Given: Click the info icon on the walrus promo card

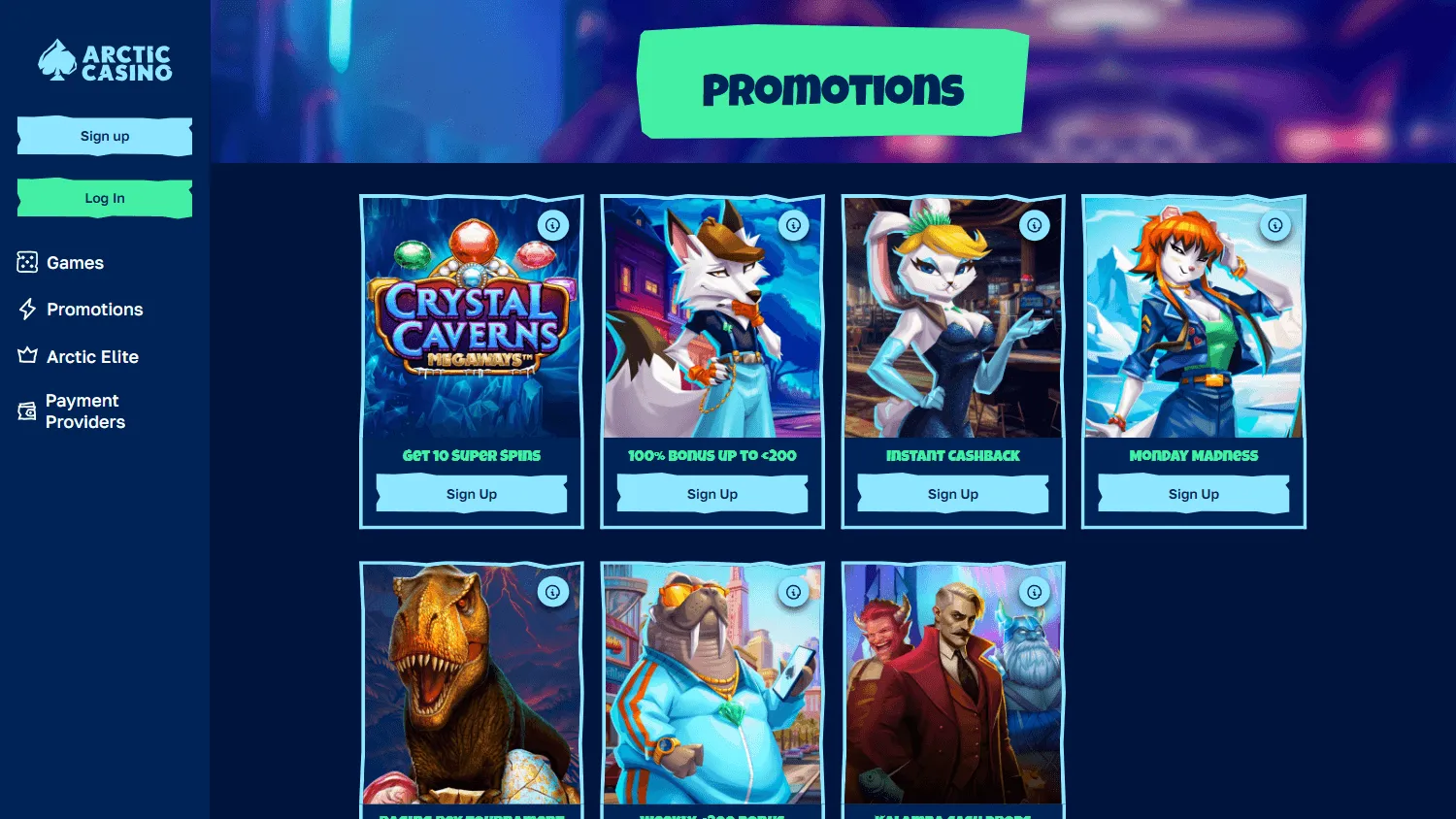Looking at the screenshot, I should coord(794,591).
